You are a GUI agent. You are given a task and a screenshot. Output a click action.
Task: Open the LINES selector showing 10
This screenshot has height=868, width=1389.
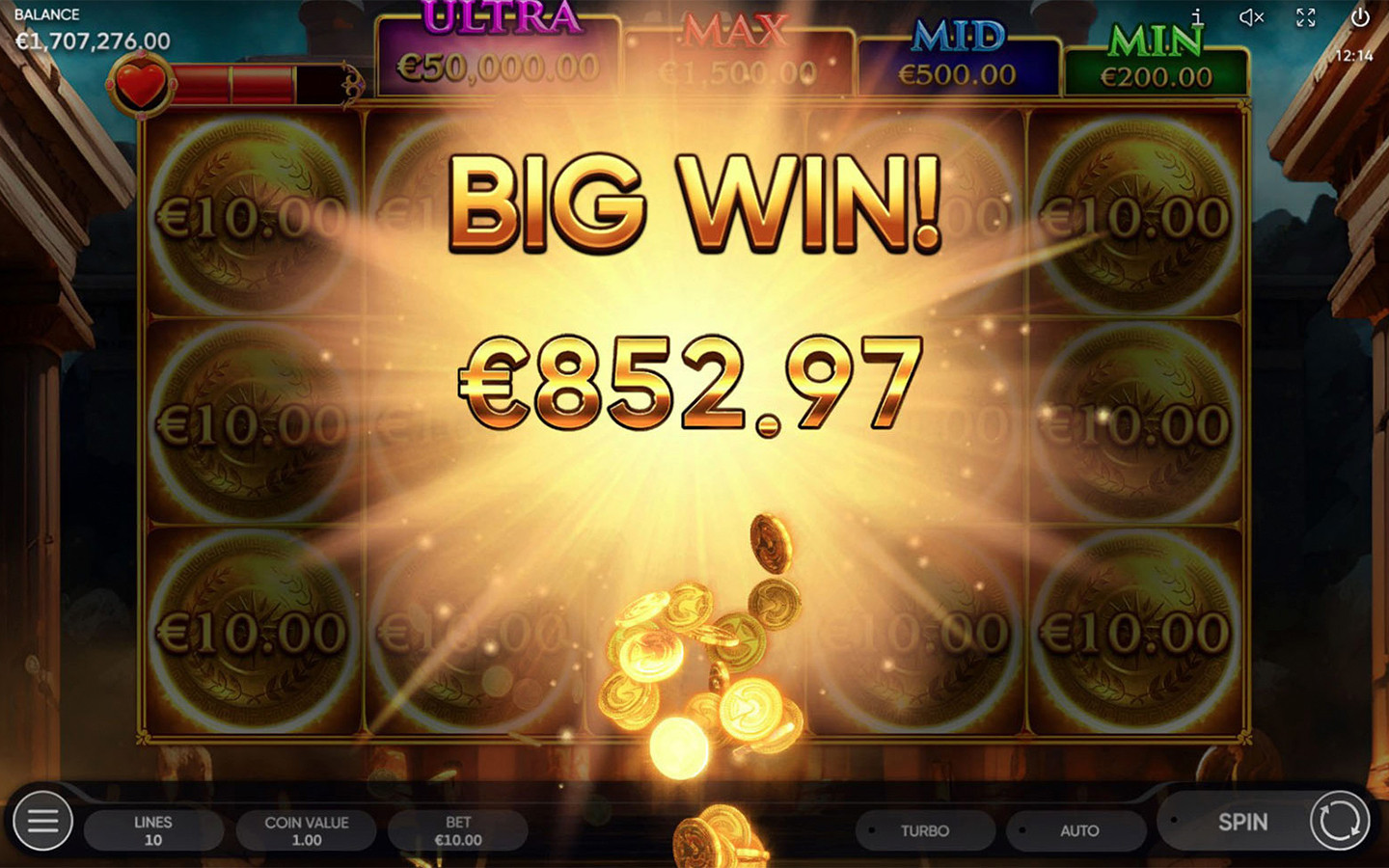pos(154,830)
